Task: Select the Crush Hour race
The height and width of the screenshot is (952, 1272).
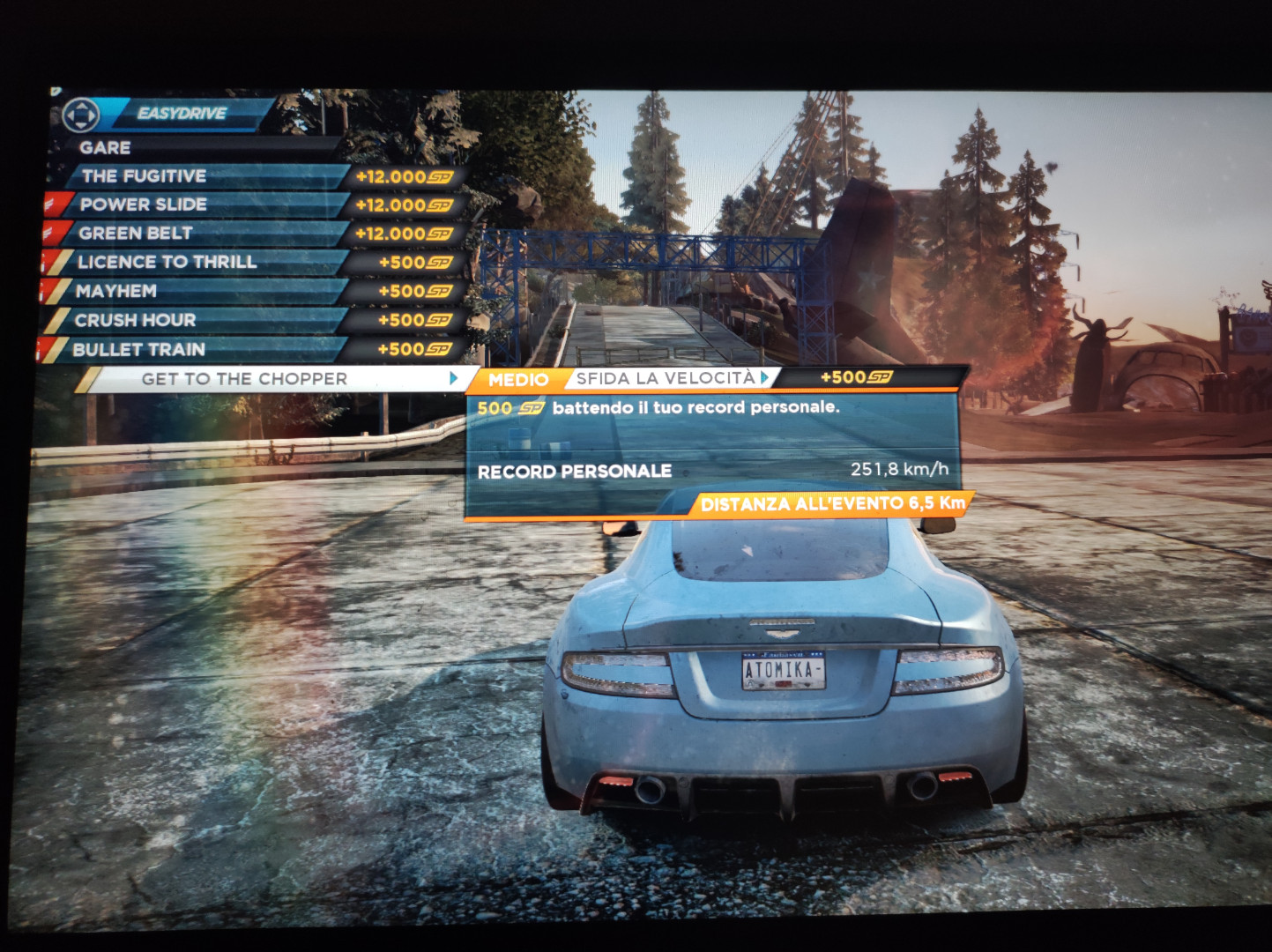Action: (x=135, y=320)
